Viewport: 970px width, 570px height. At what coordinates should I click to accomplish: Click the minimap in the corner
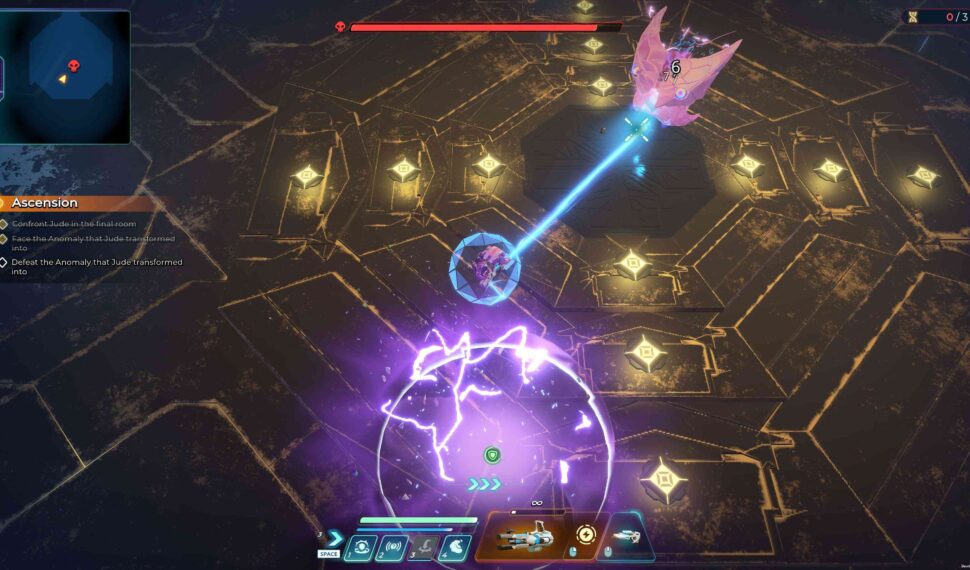[x=68, y=77]
